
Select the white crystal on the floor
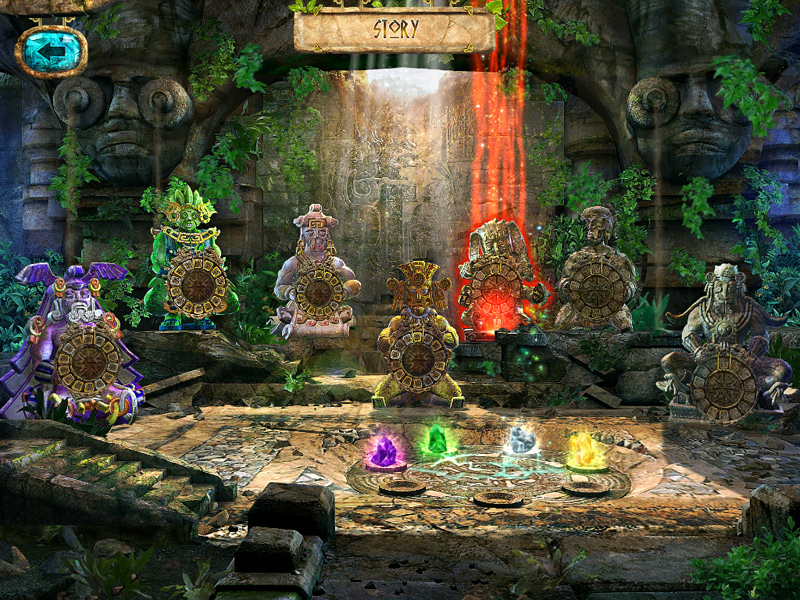point(521,440)
